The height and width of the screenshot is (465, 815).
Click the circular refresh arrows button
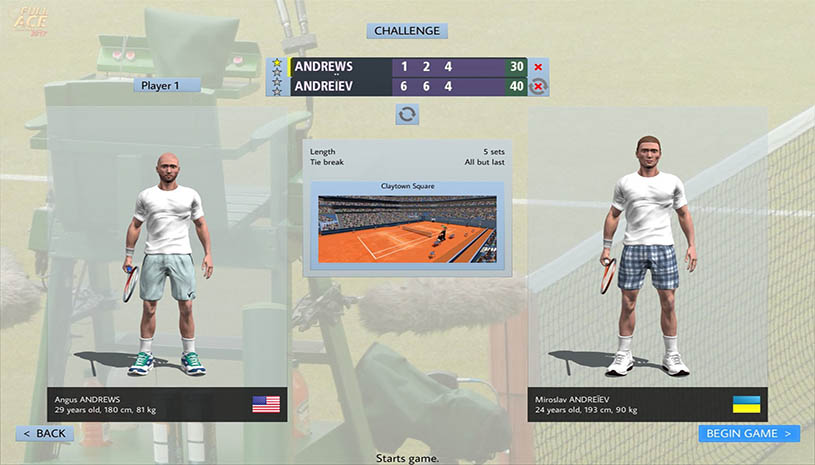[407, 115]
